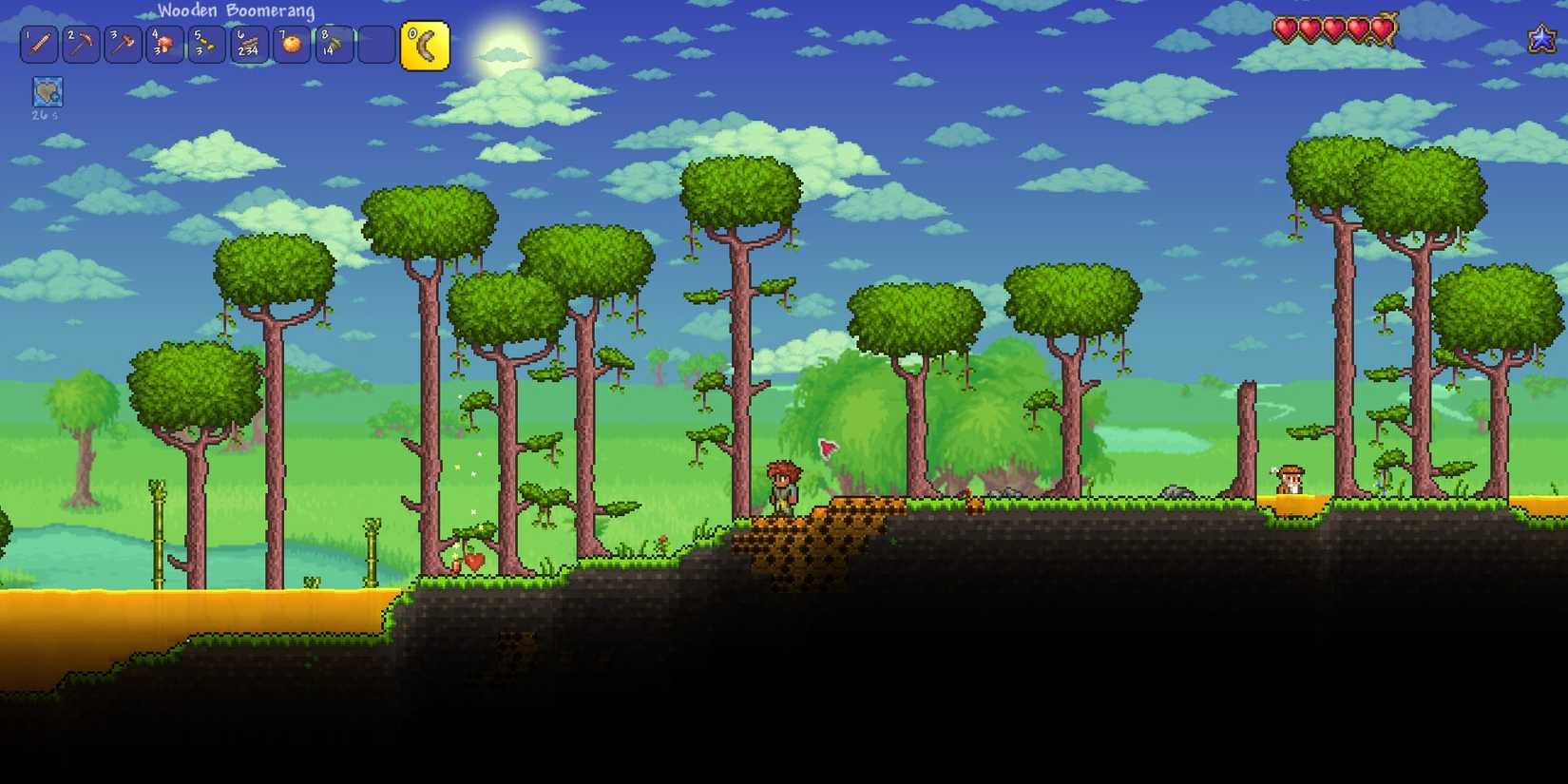Select the wood stack of 234 in slot 6
The image size is (1568, 784).
[x=248, y=44]
